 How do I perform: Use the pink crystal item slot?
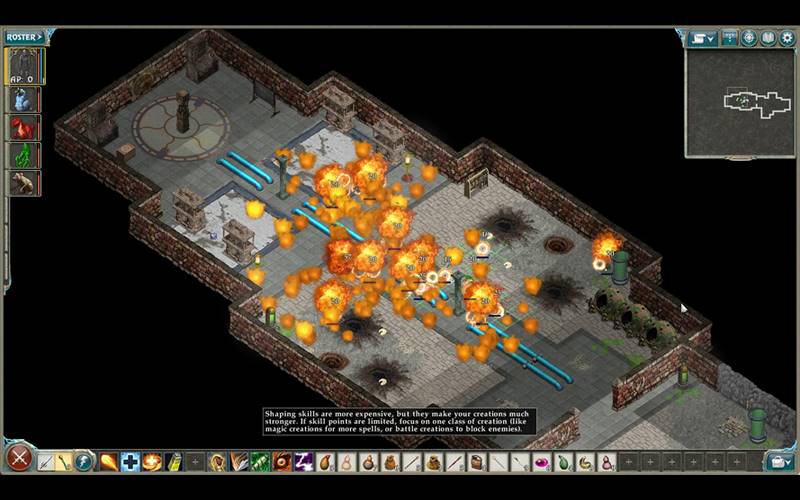[x=542, y=461]
